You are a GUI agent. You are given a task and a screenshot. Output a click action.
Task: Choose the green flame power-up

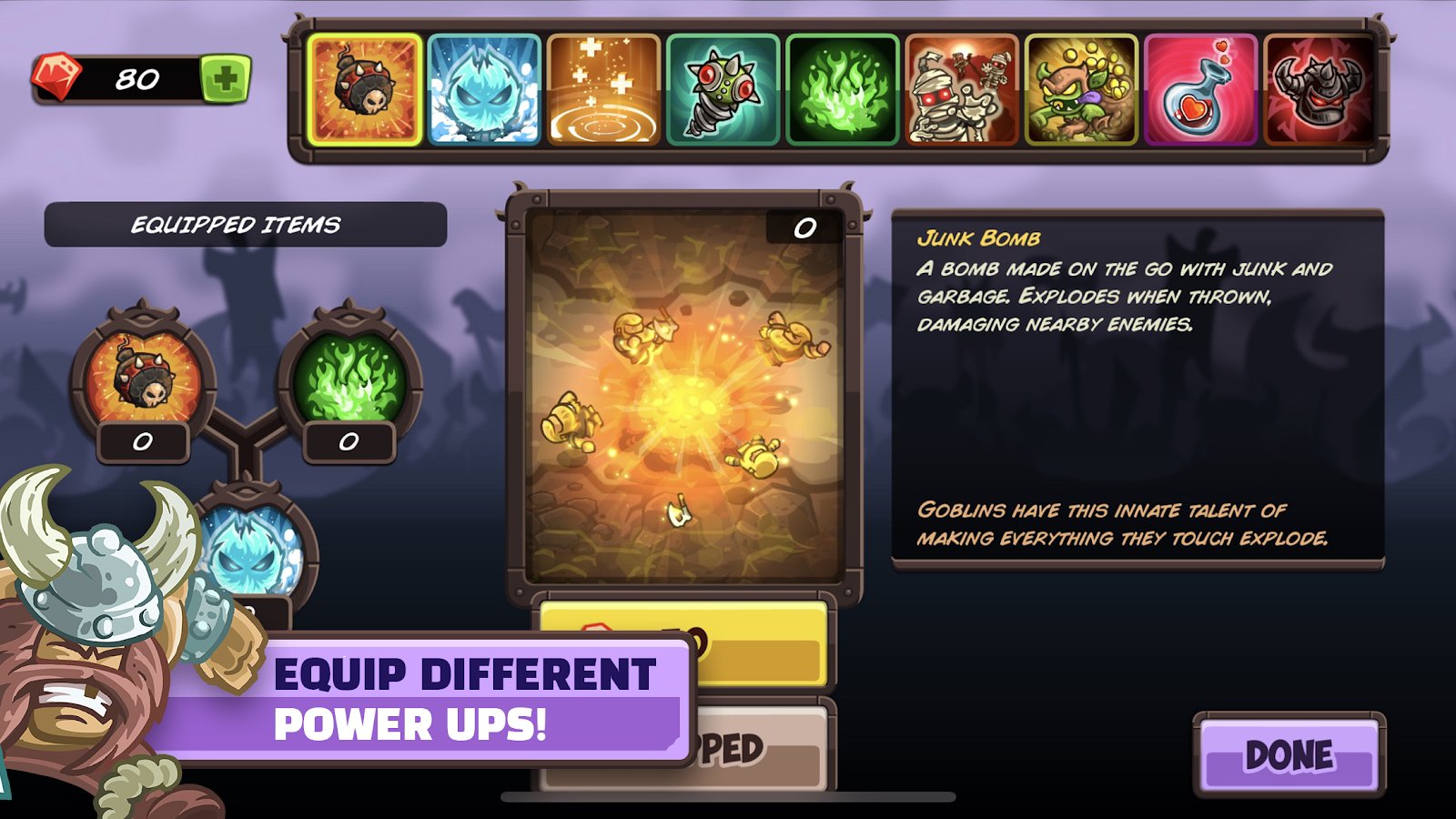point(842,88)
